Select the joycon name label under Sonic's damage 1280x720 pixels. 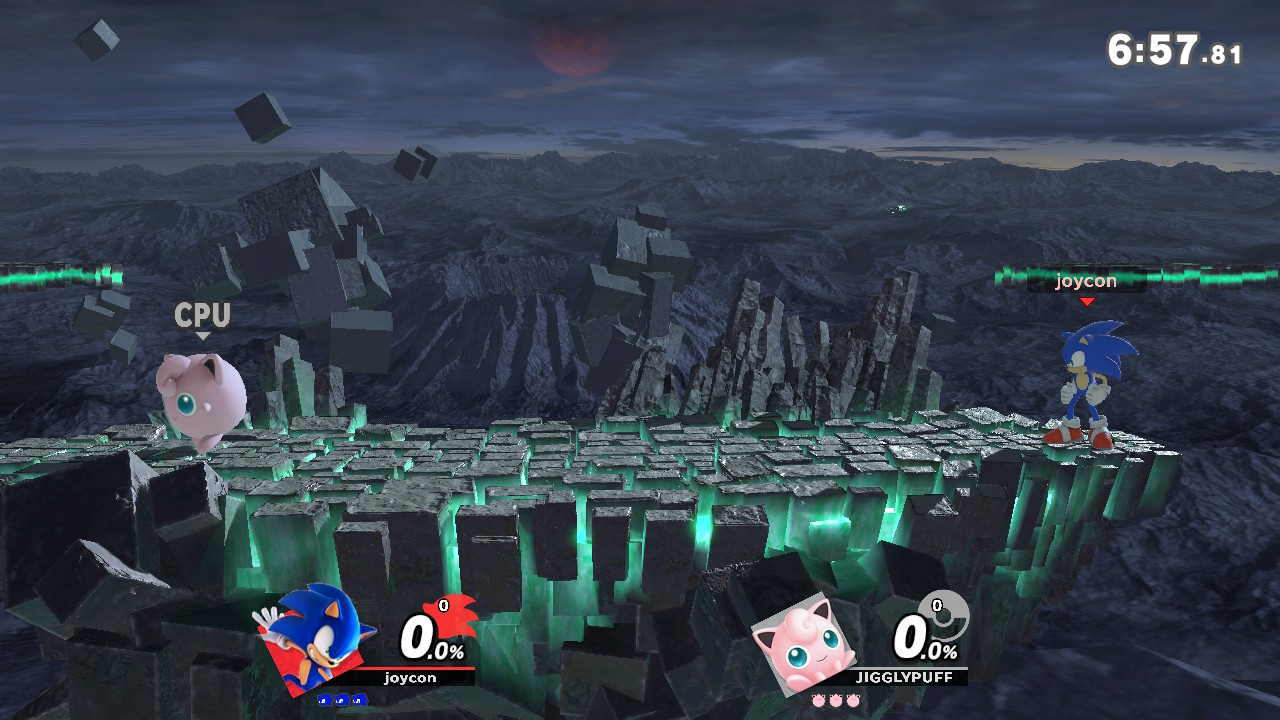point(411,677)
